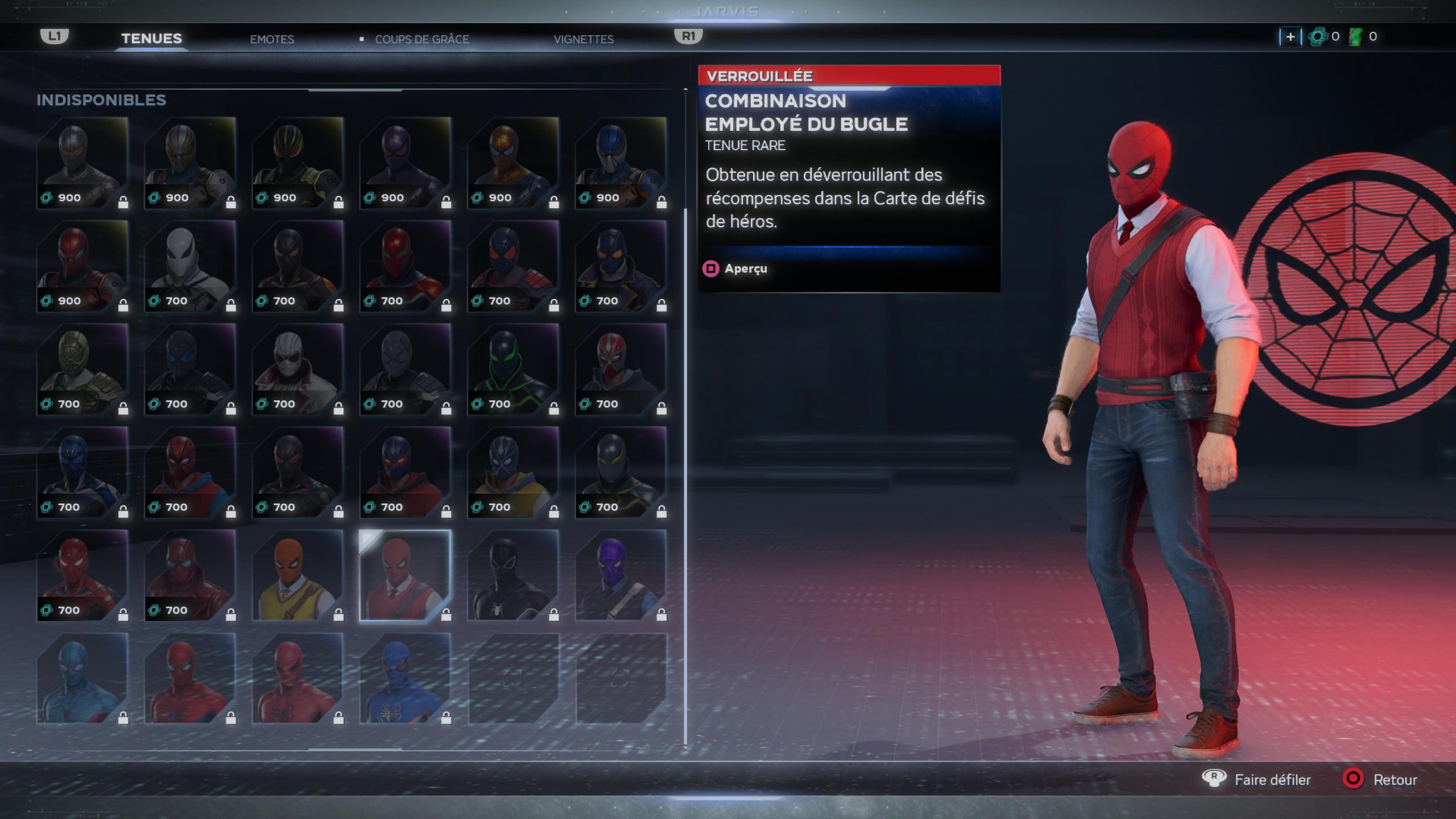Select the black symbiote suit outfit
This screenshot has width=1456, height=819.
[513, 576]
